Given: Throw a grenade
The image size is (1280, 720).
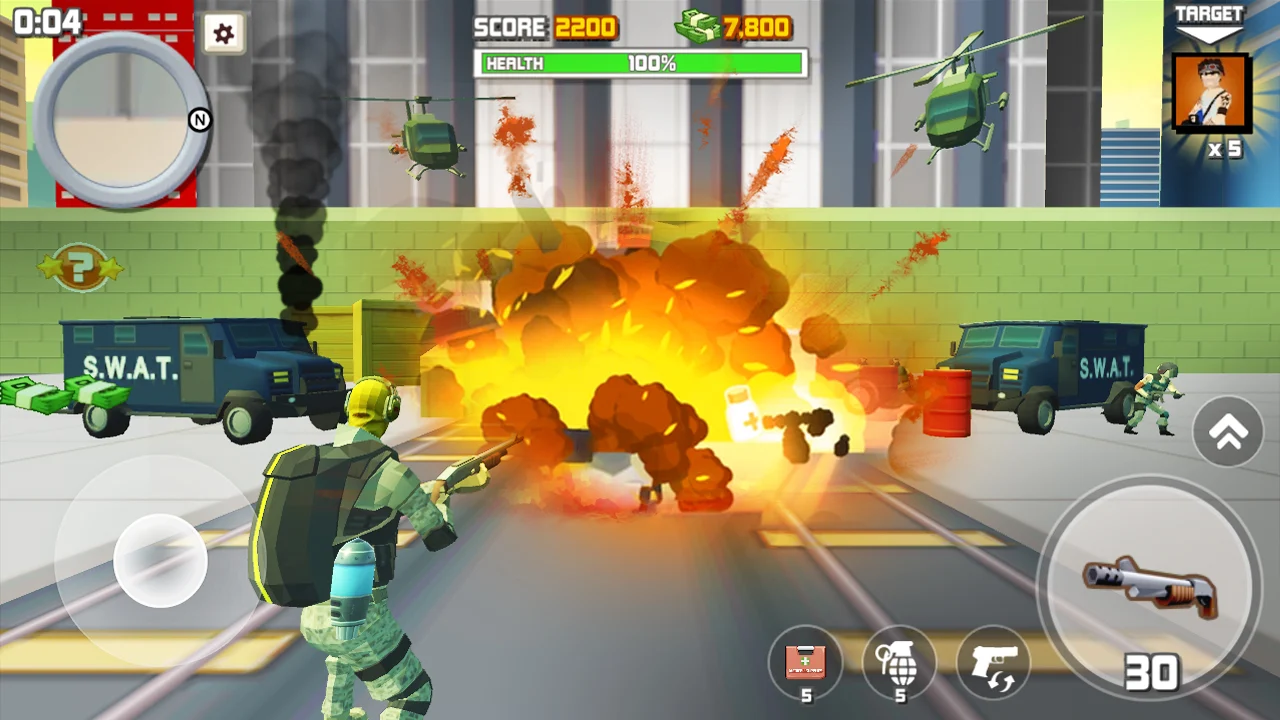Looking at the screenshot, I should coord(899,661).
